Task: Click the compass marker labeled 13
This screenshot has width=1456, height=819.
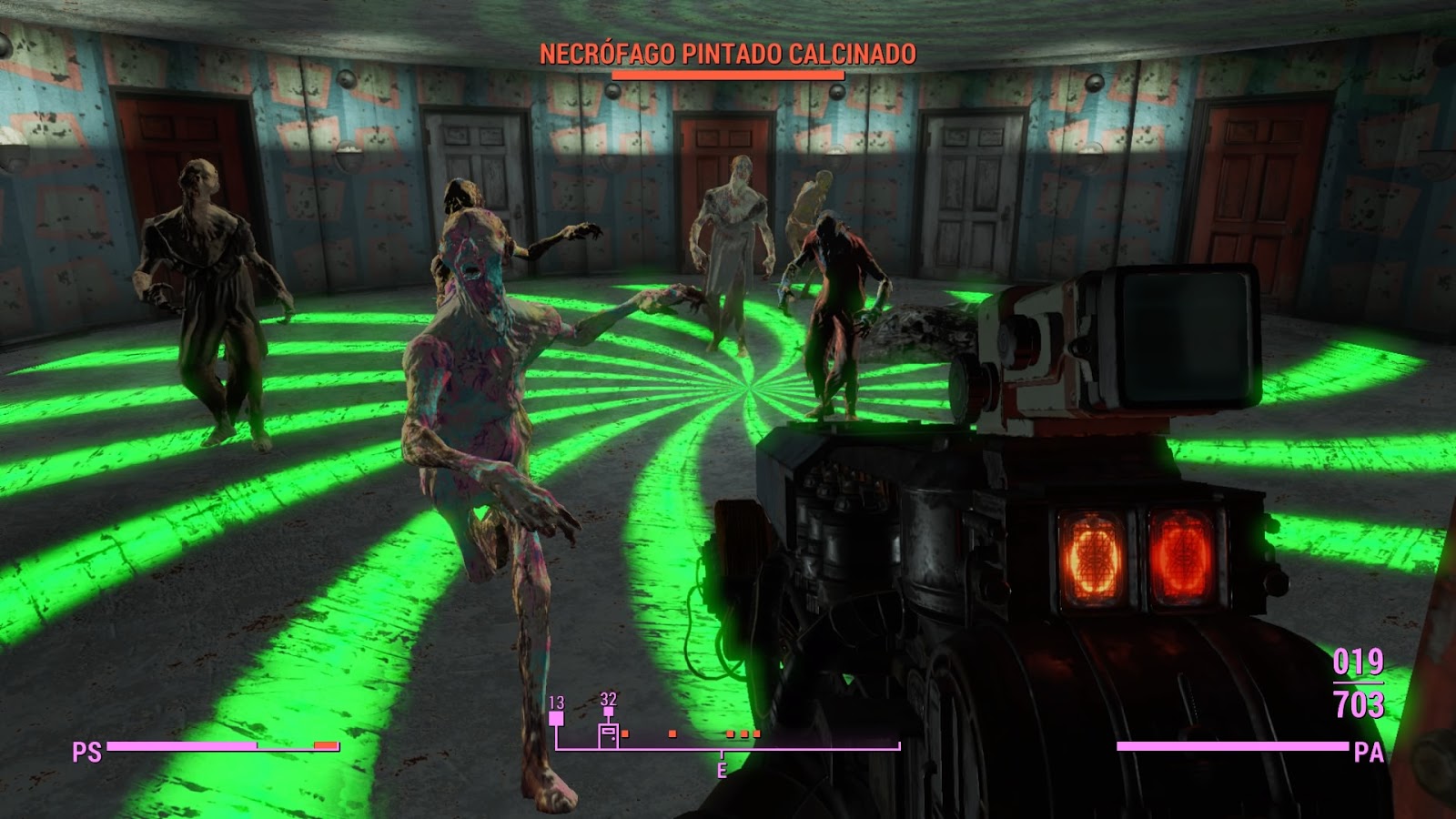Action: point(556,717)
